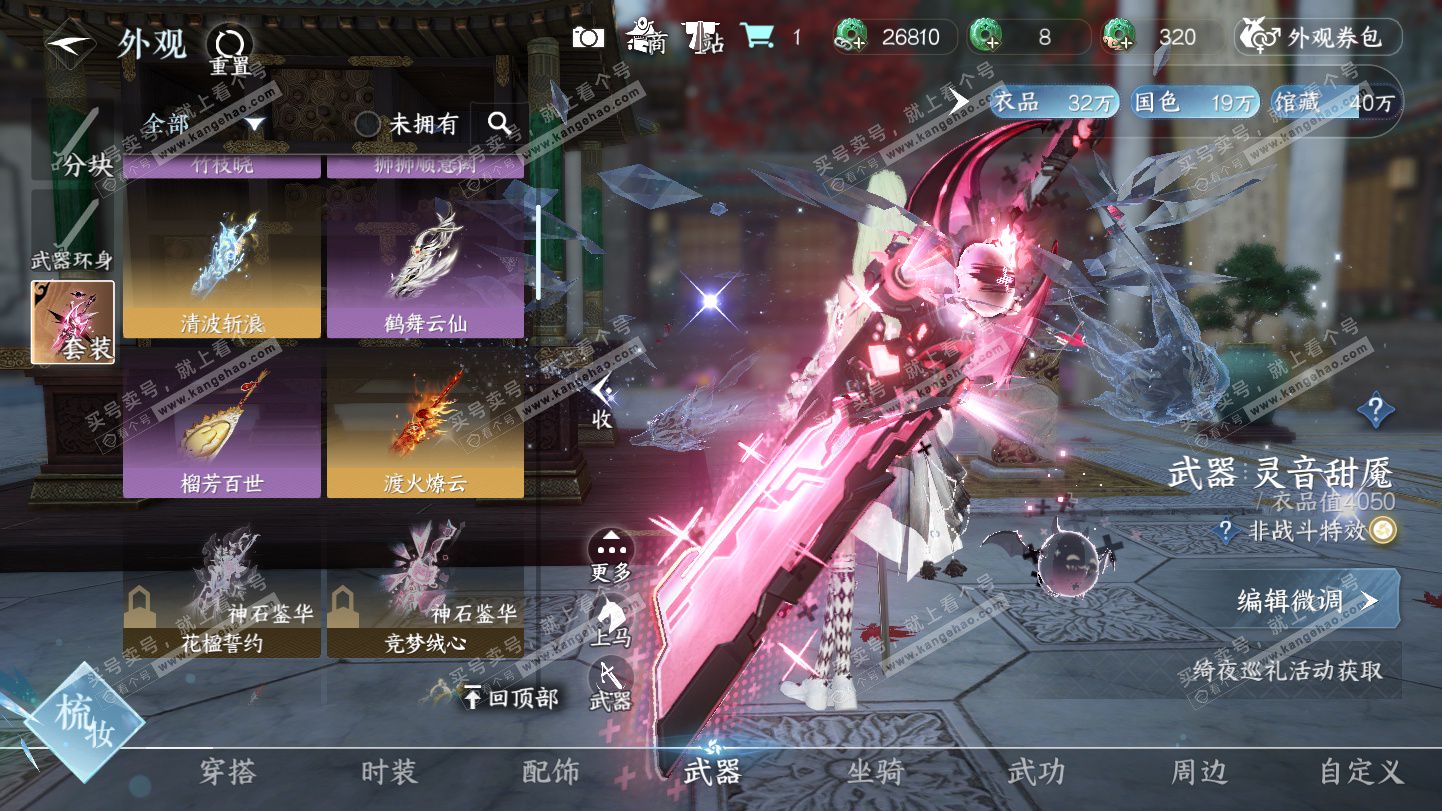Take a screenshot with camera icon
Image resolution: width=1442 pixels, height=811 pixels.
[x=589, y=38]
